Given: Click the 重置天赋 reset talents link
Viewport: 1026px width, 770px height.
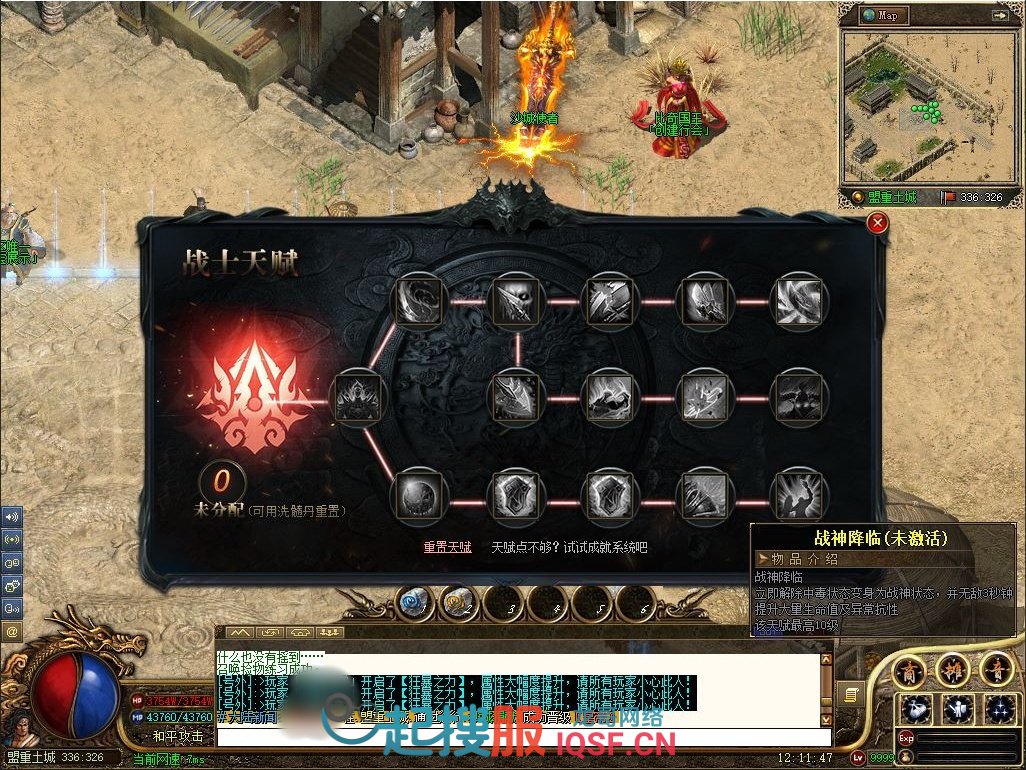Looking at the screenshot, I should click(x=447, y=547).
